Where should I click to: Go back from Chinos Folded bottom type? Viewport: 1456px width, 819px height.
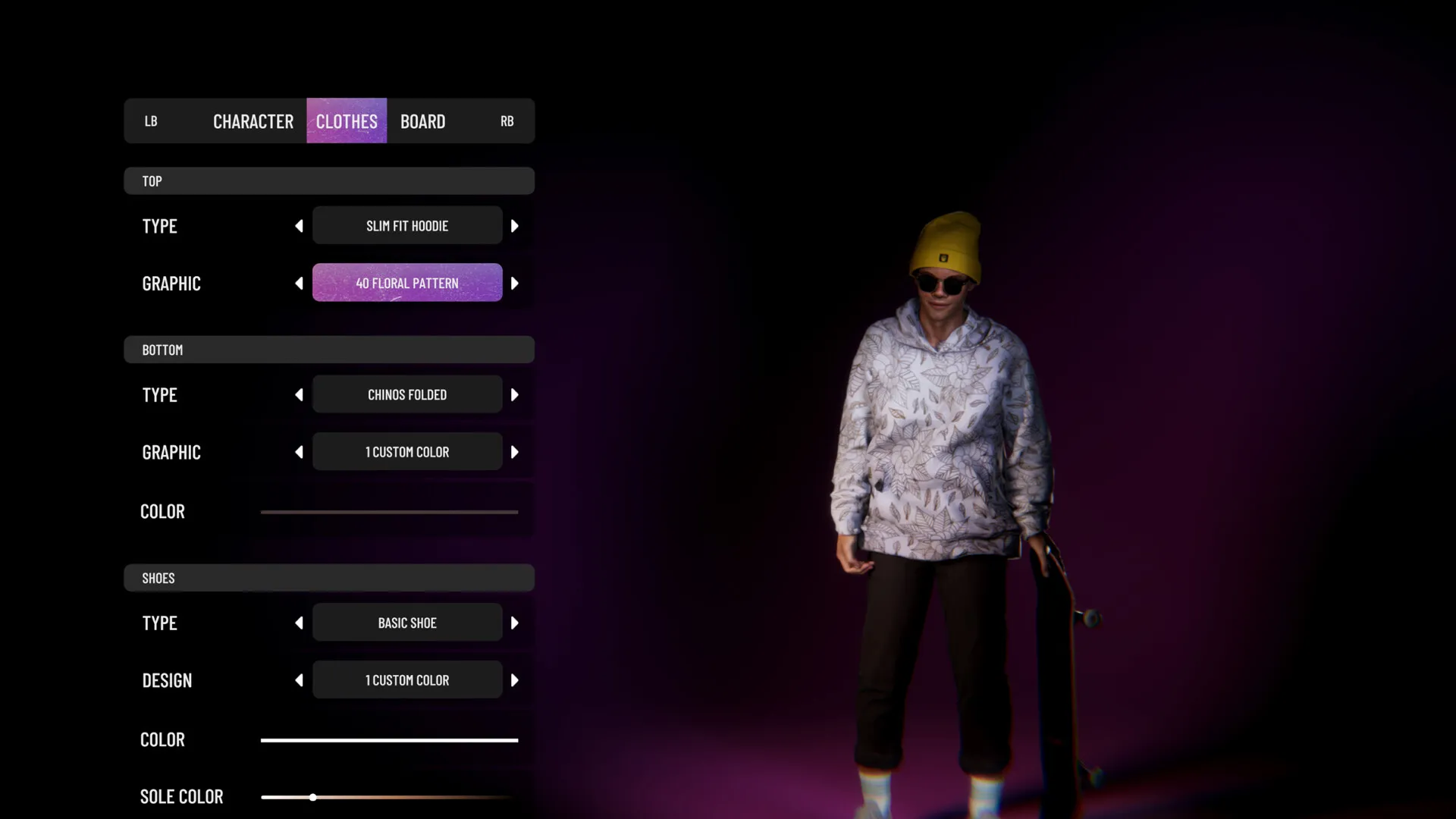pos(299,395)
